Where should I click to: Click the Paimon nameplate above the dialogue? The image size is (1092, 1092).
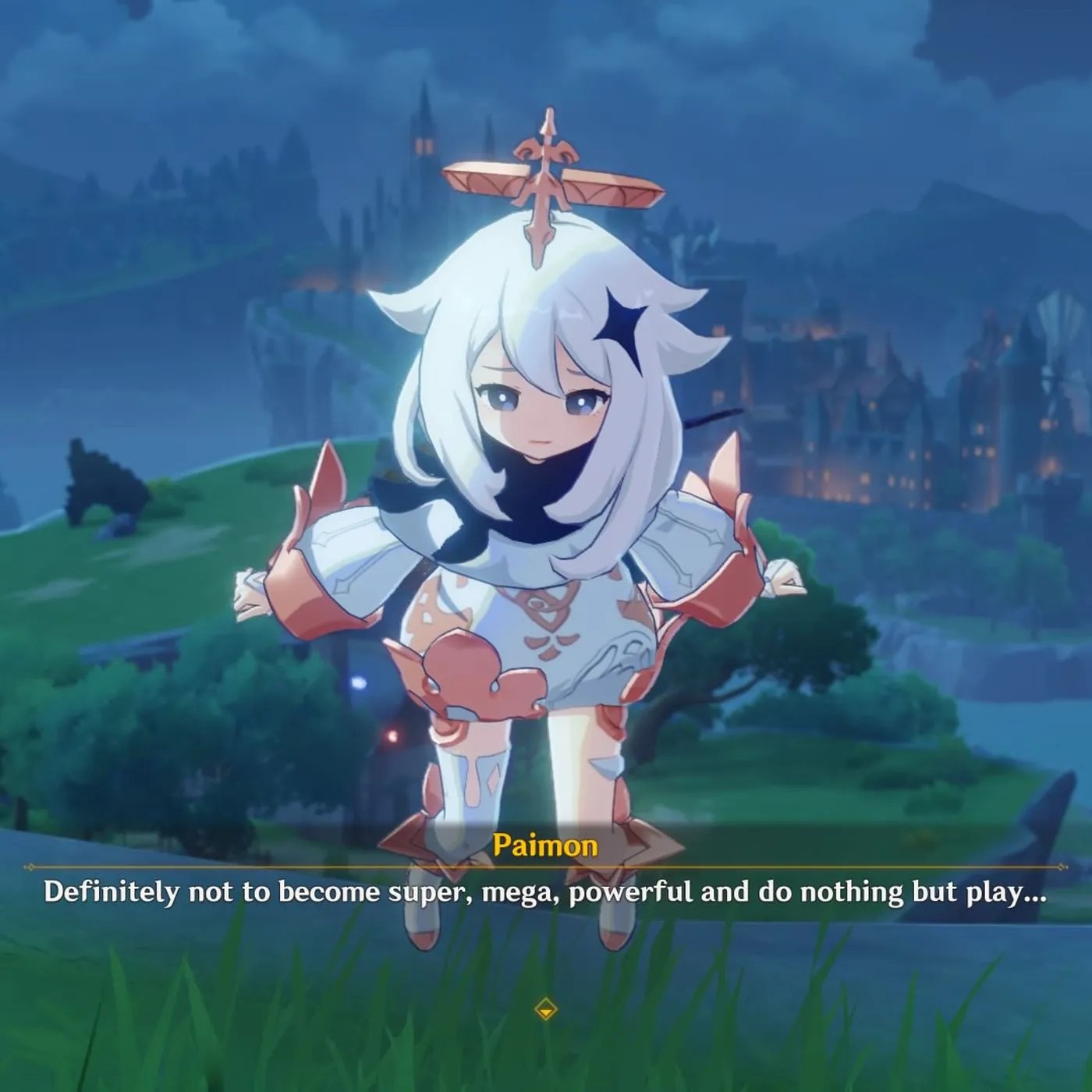click(x=546, y=843)
